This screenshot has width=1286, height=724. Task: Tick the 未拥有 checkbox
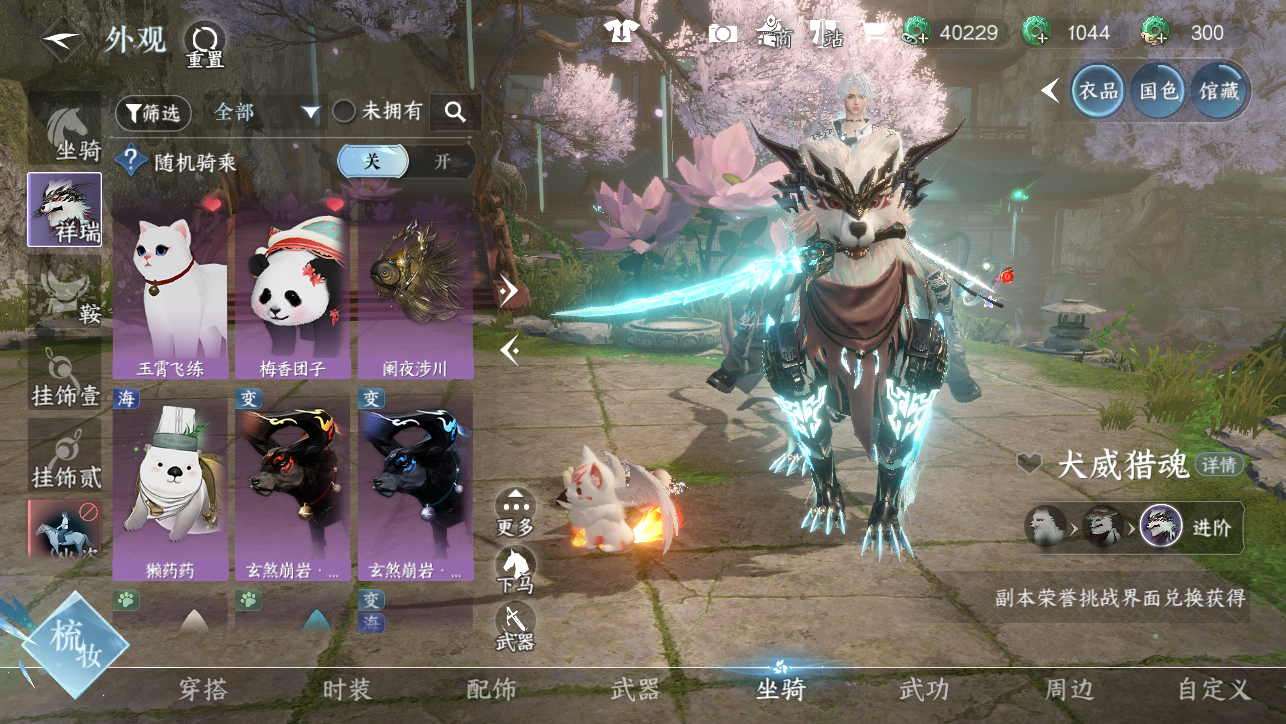pyautogui.click(x=344, y=112)
